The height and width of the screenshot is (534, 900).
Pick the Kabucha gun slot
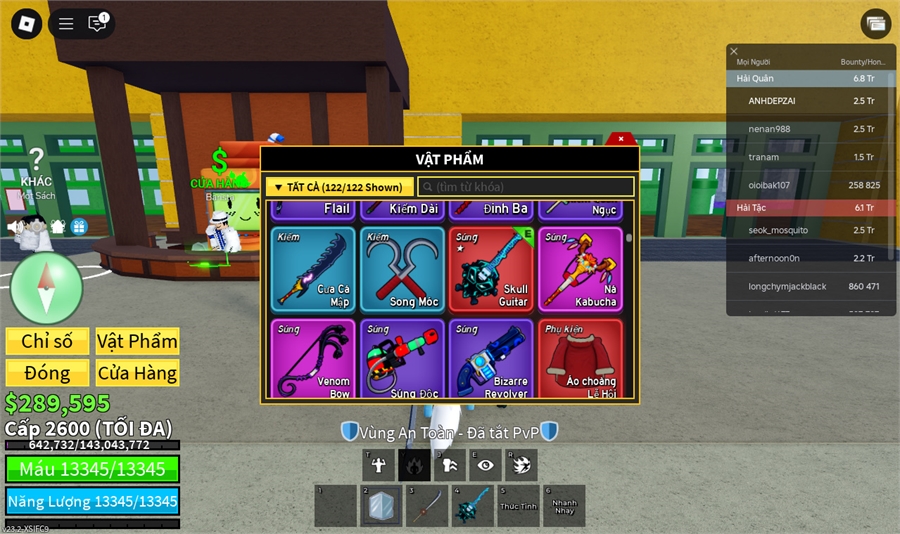pyautogui.click(x=580, y=268)
